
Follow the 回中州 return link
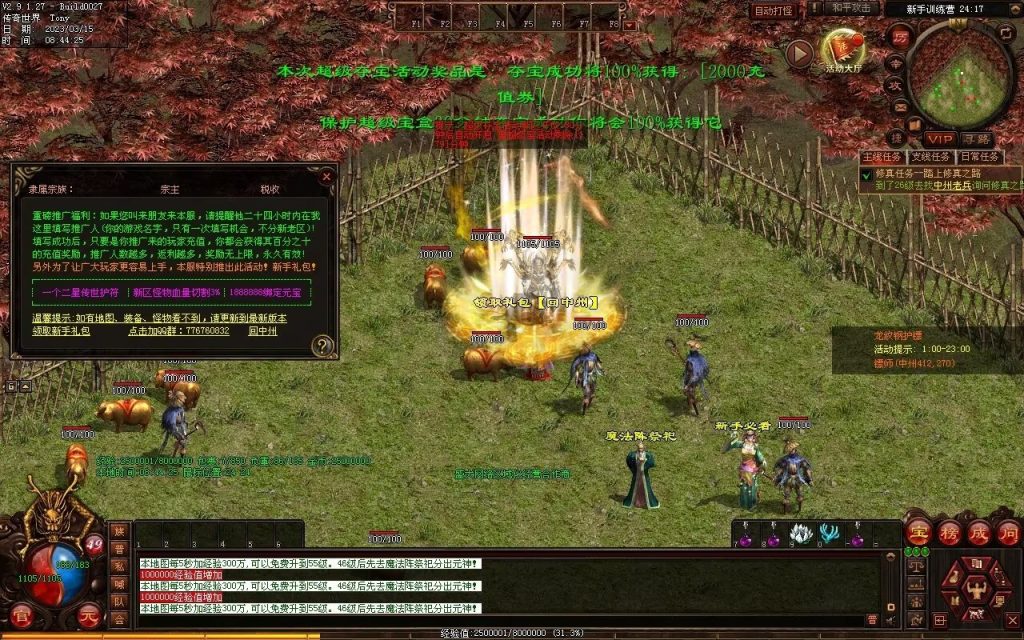262,330
